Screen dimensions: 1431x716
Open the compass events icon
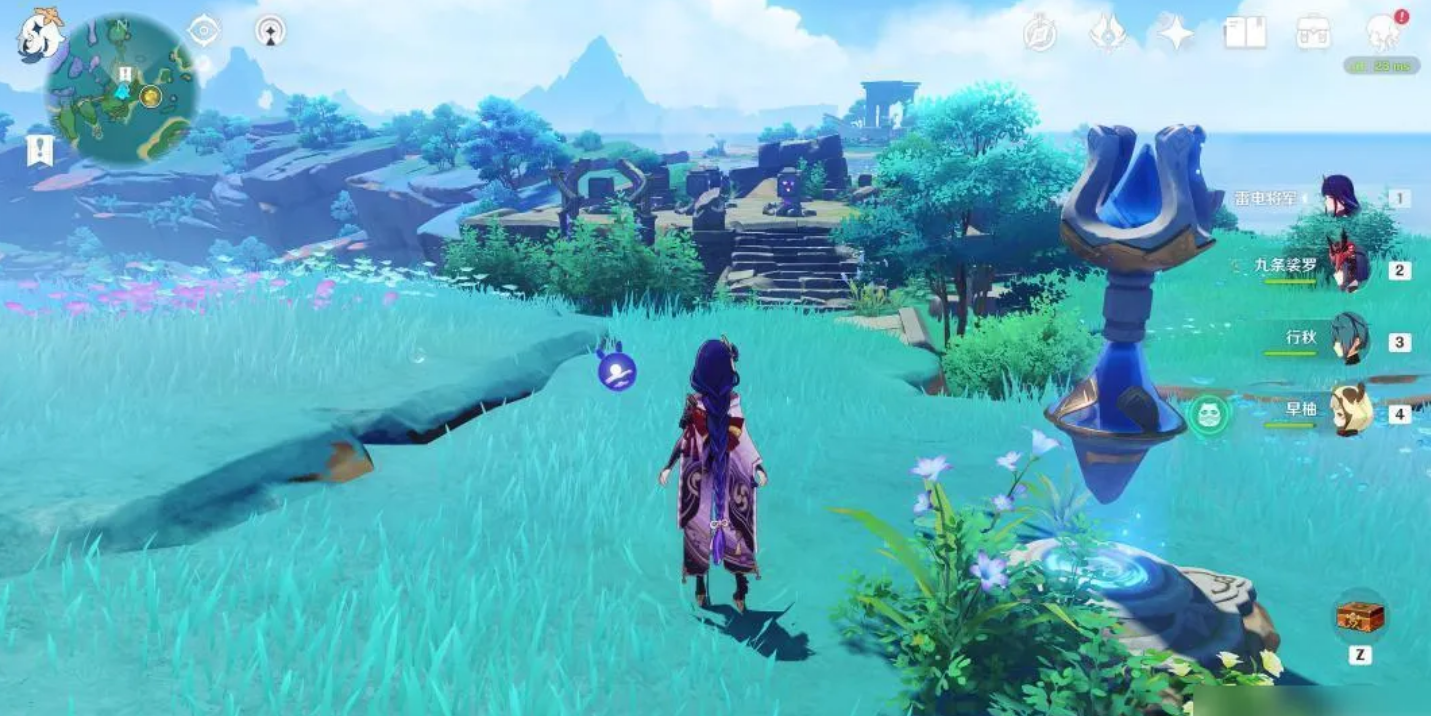click(1040, 33)
